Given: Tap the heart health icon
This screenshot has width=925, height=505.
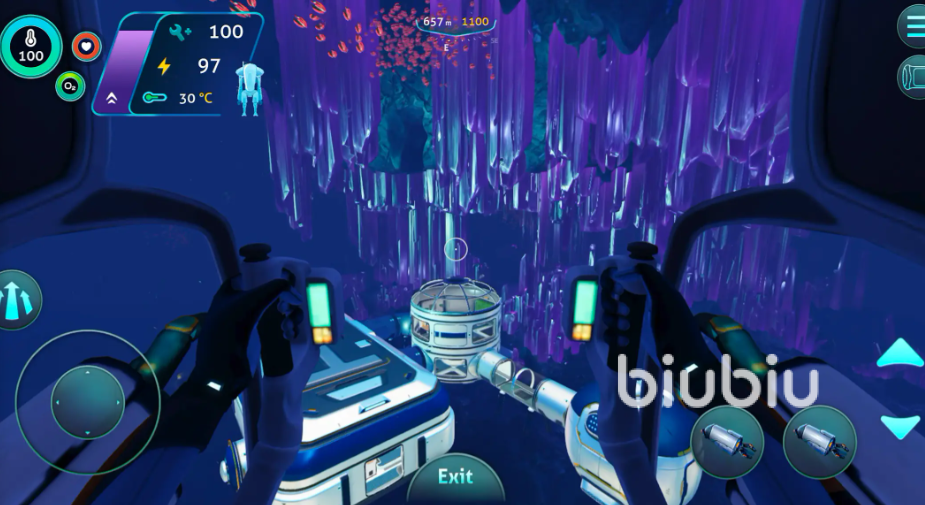Looking at the screenshot, I should 87,46.
